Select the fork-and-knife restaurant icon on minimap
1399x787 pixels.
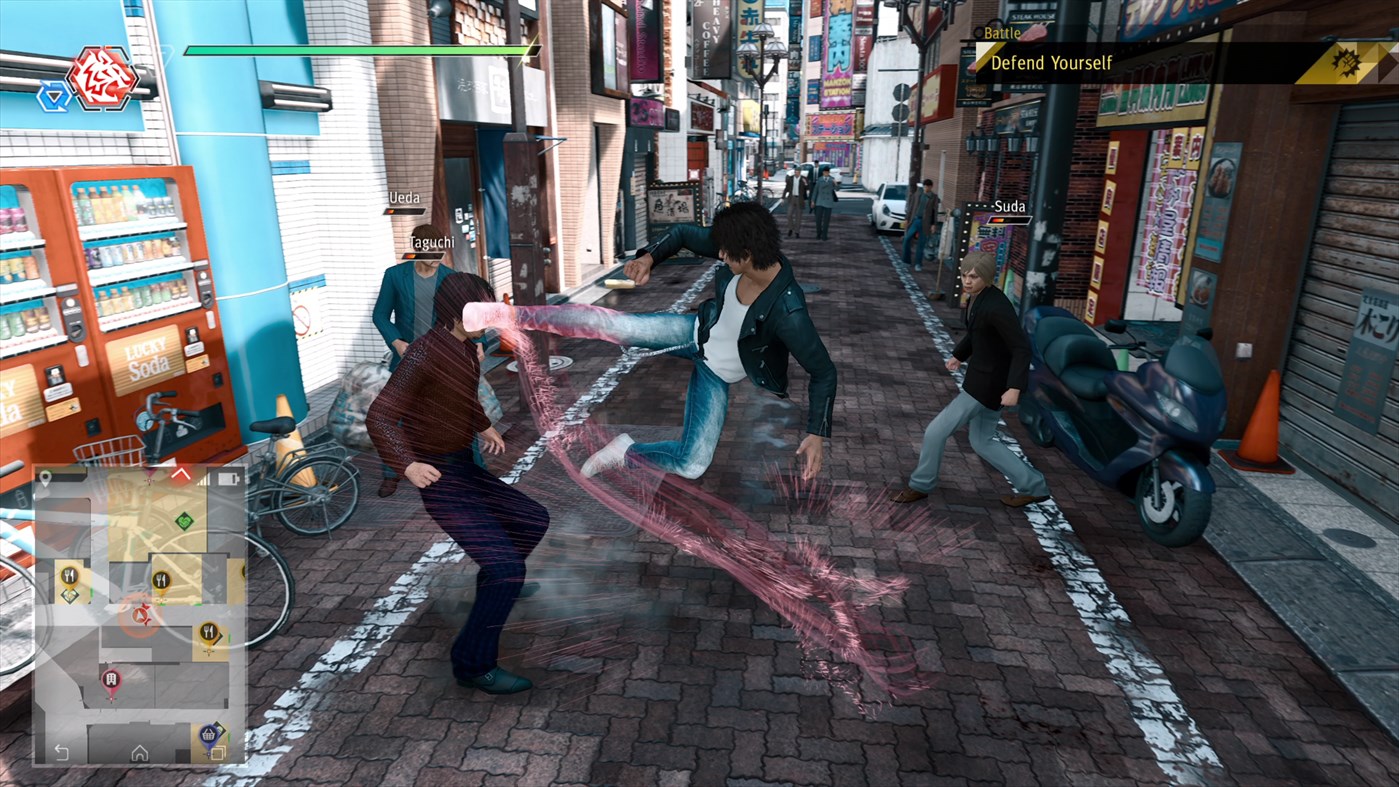tap(161, 578)
